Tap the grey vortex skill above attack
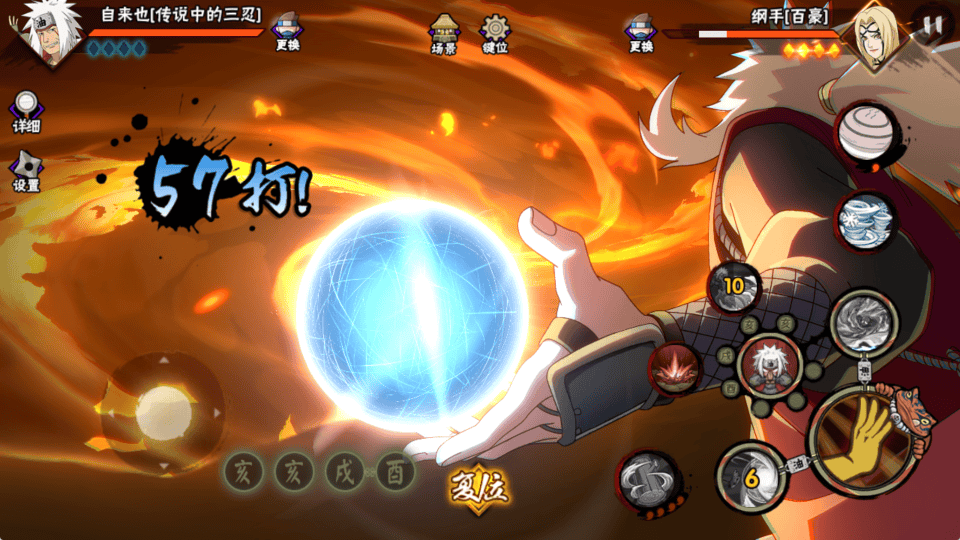The height and width of the screenshot is (540, 960). (861, 322)
